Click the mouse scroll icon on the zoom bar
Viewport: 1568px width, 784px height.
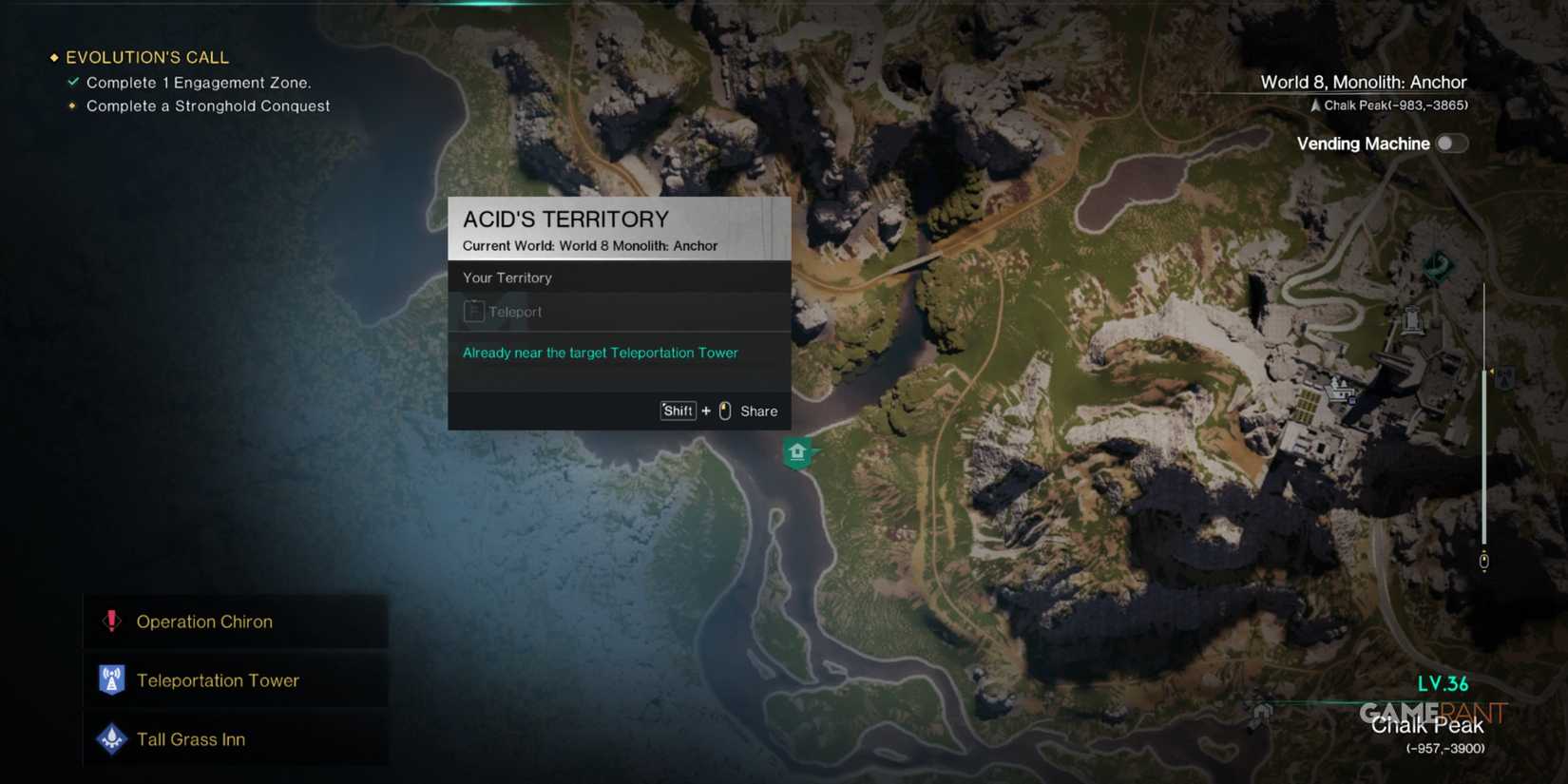[x=1484, y=561]
